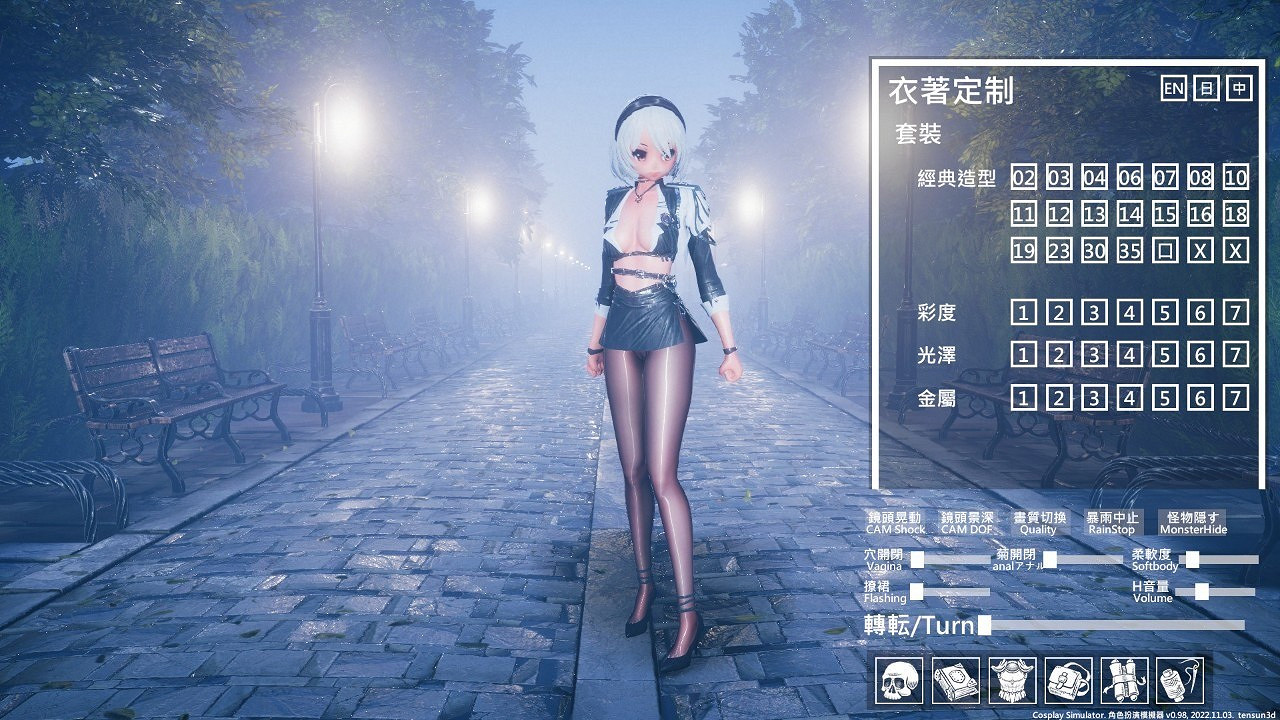Click Quality to switch graphics quality

(x=1037, y=522)
